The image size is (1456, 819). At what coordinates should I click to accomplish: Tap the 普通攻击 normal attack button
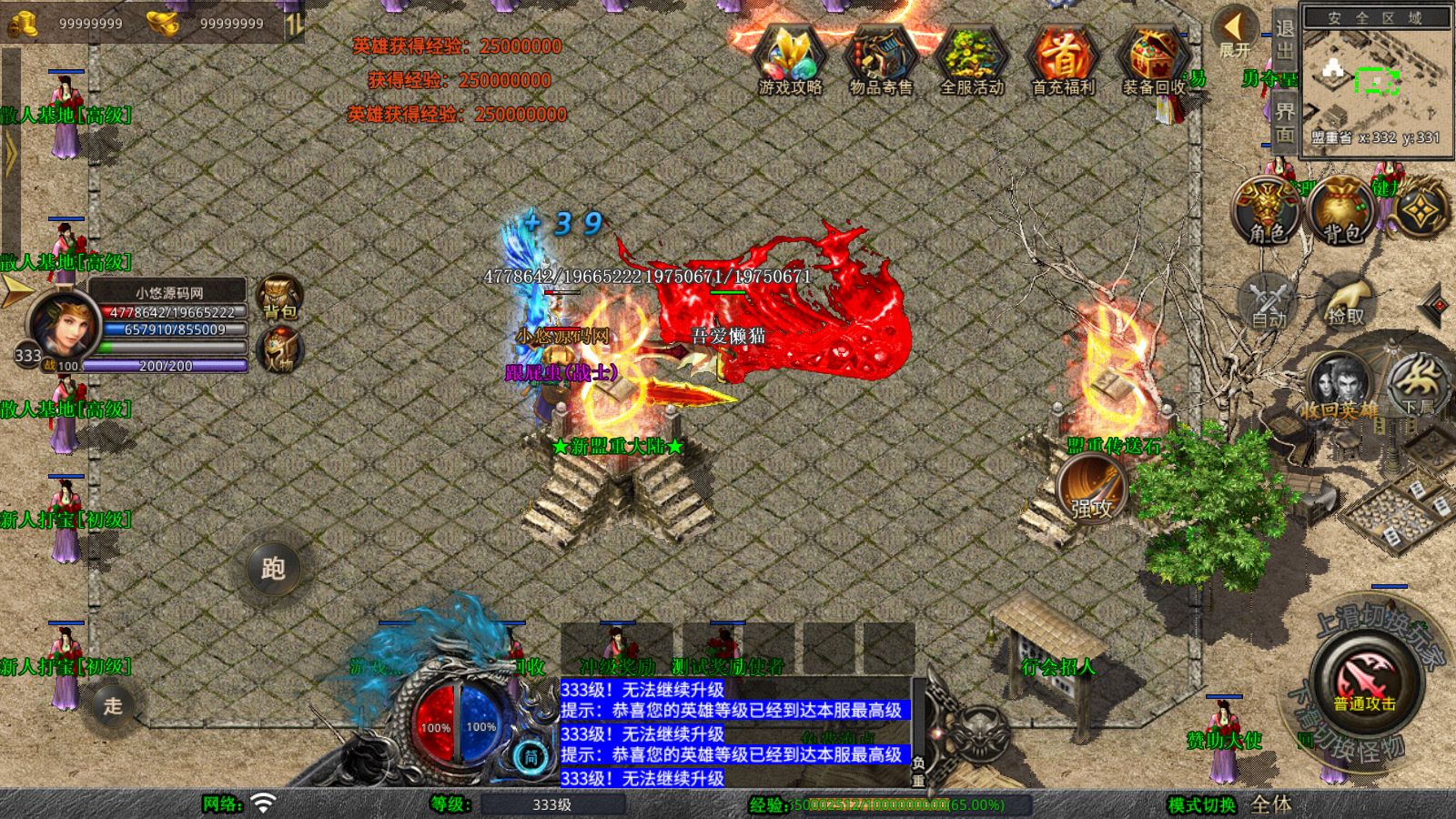(x=1364, y=681)
